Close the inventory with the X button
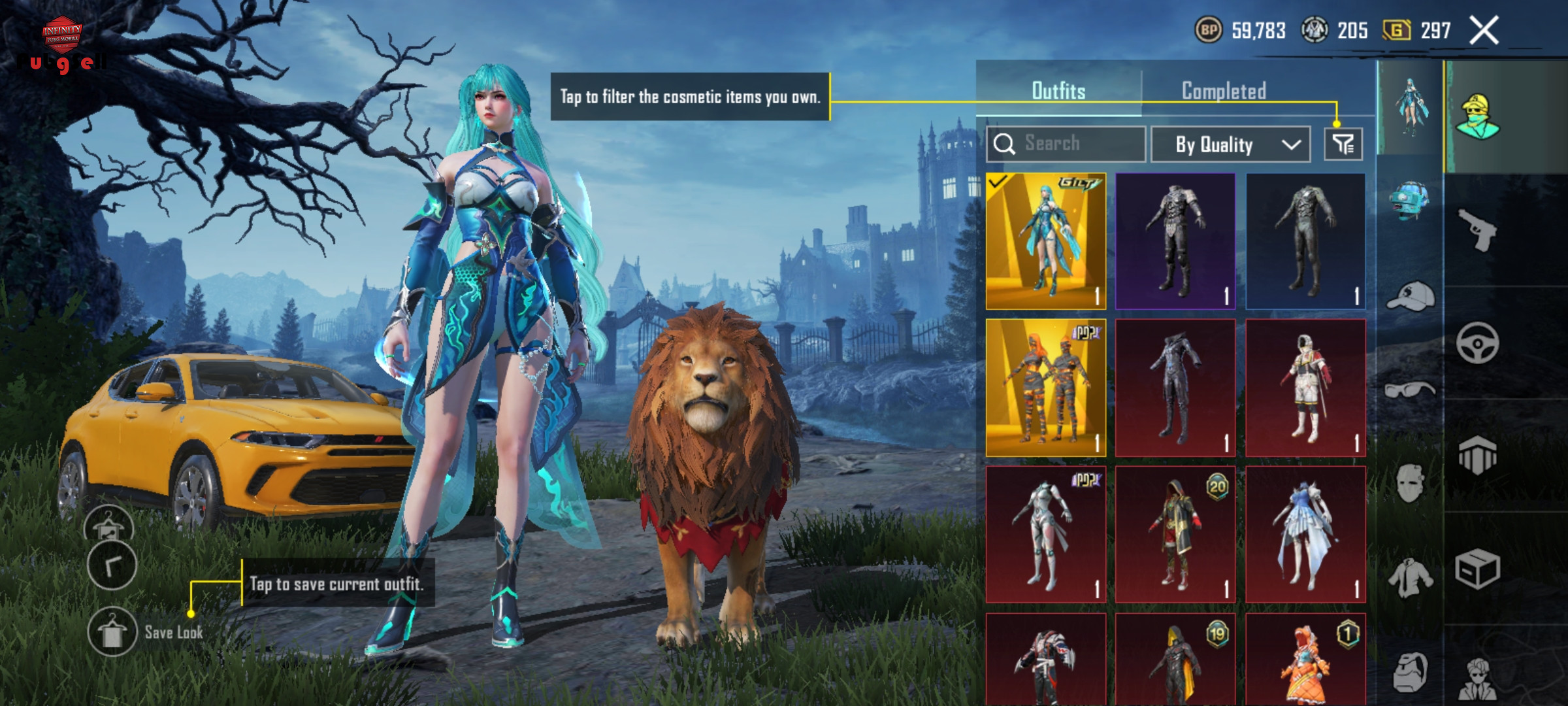The width and height of the screenshot is (1568, 706). (1484, 31)
